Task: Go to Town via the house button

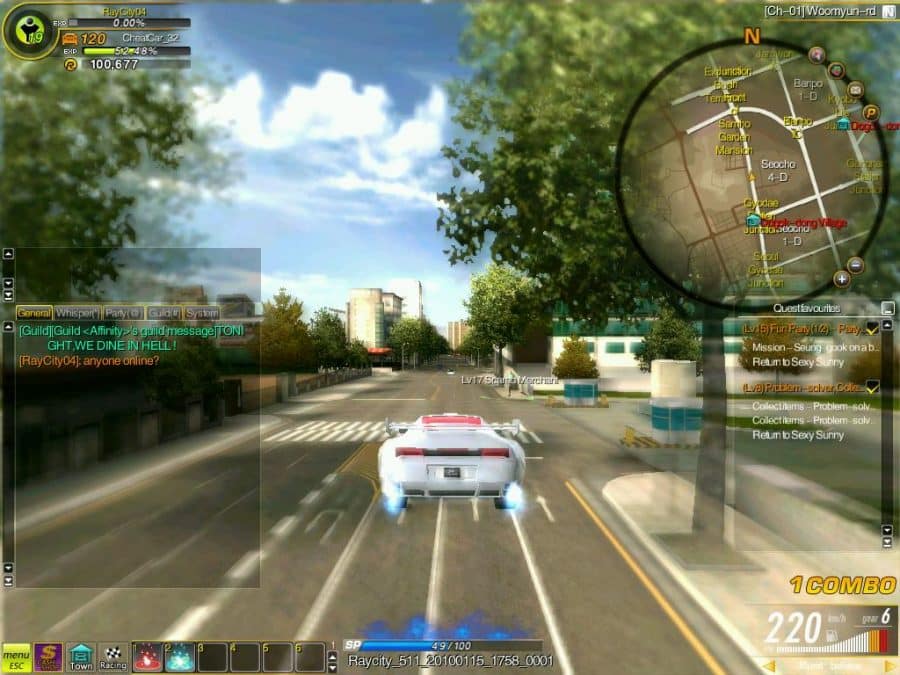Action: click(x=81, y=657)
